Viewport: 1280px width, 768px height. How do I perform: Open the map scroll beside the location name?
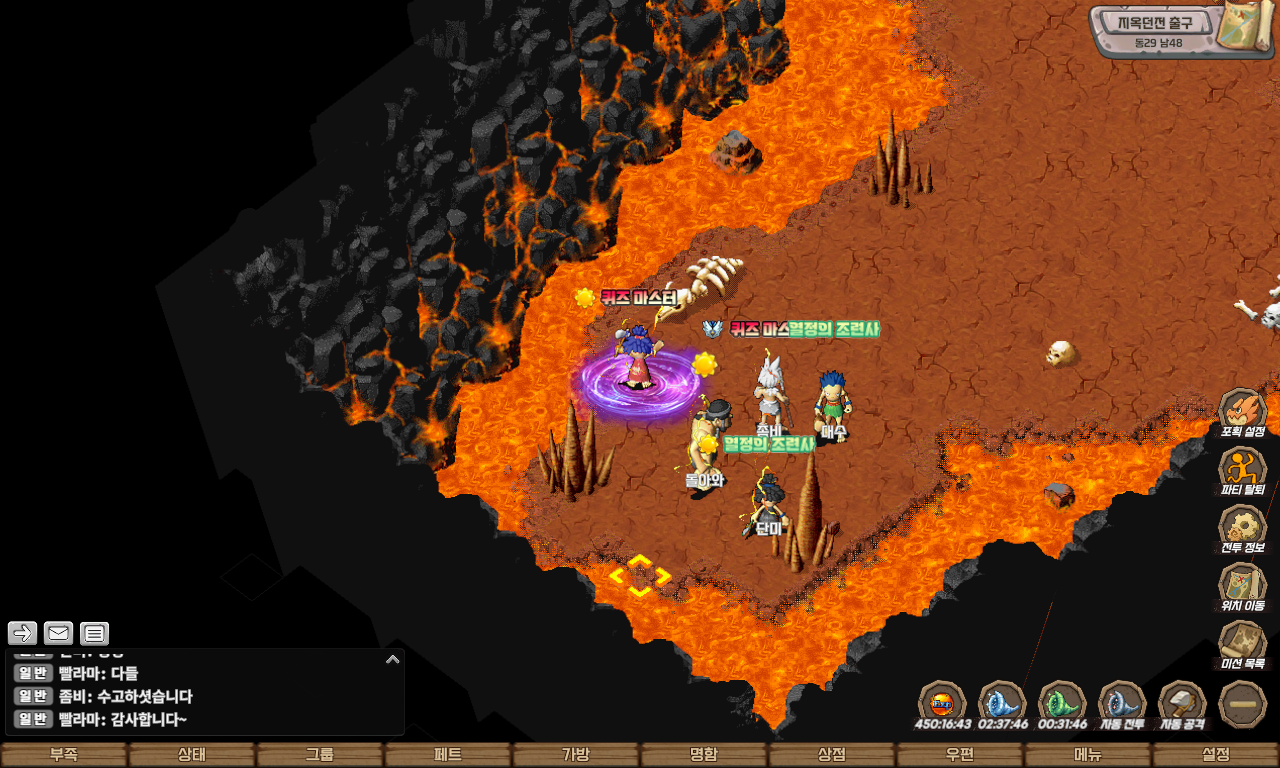1246,27
